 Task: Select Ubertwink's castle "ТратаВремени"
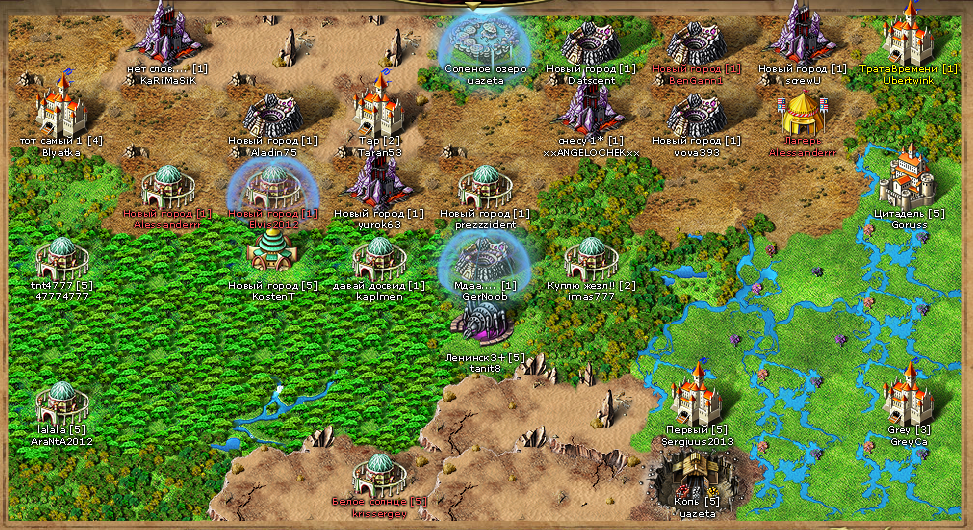908,34
